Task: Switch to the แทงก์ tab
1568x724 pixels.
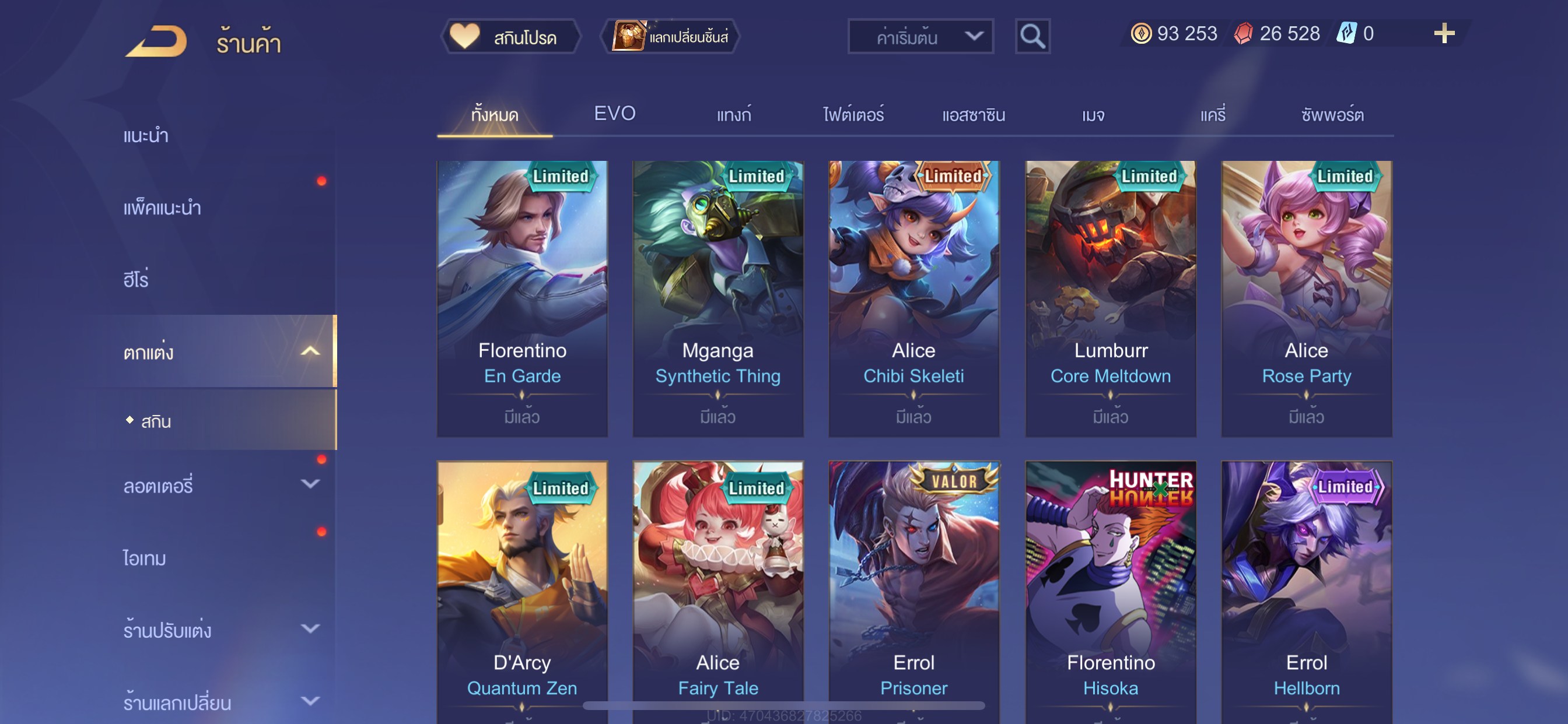Action: click(x=733, y=114)
